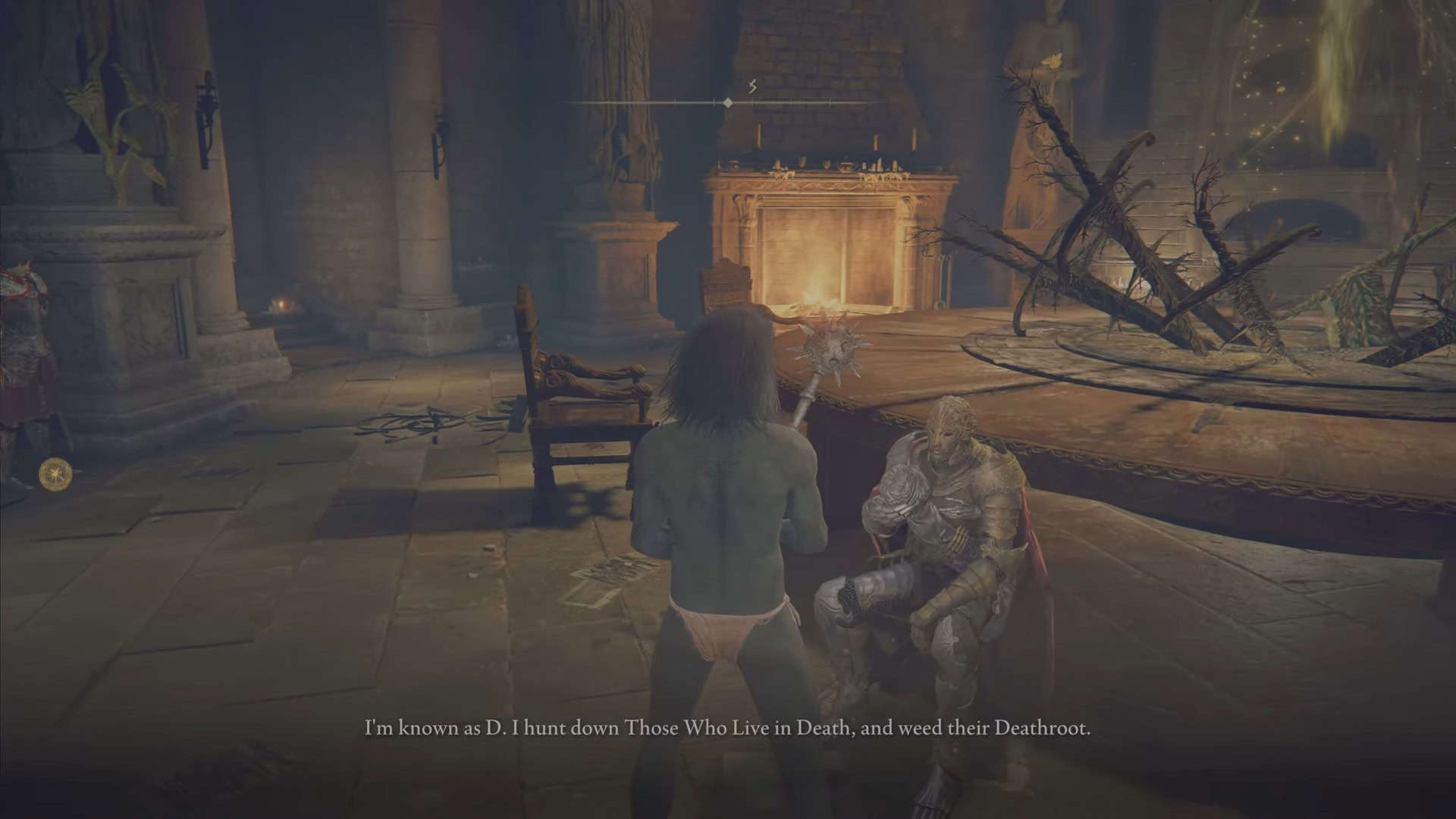Click the compass bar's center diamond marker
This screenshot has height=819, width=1456.
[x=728, y=102]
